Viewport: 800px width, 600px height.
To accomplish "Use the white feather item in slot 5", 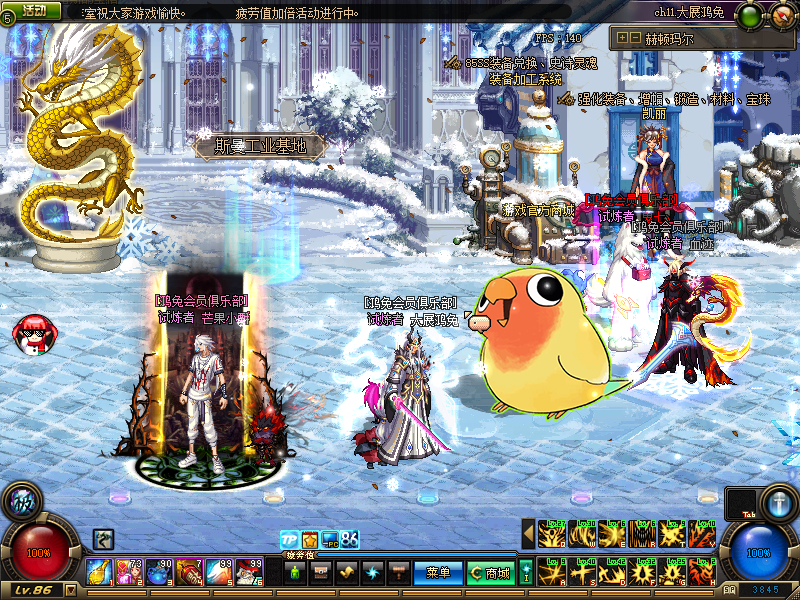I will tap(220, 571).
